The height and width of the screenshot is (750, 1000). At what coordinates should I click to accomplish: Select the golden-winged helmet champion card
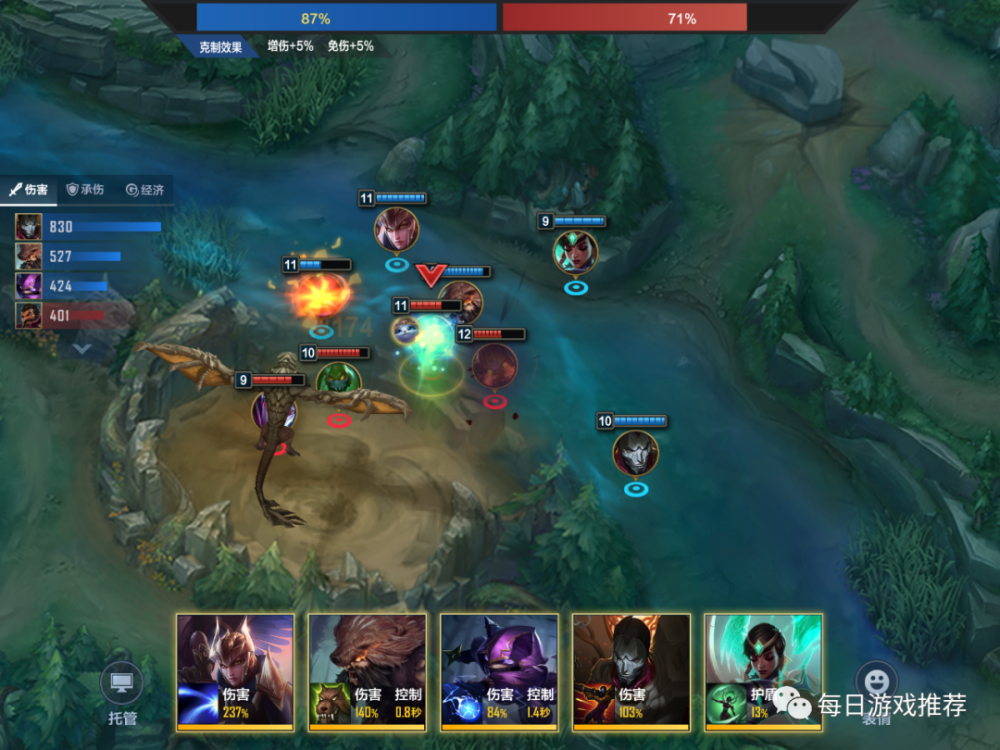235,670
